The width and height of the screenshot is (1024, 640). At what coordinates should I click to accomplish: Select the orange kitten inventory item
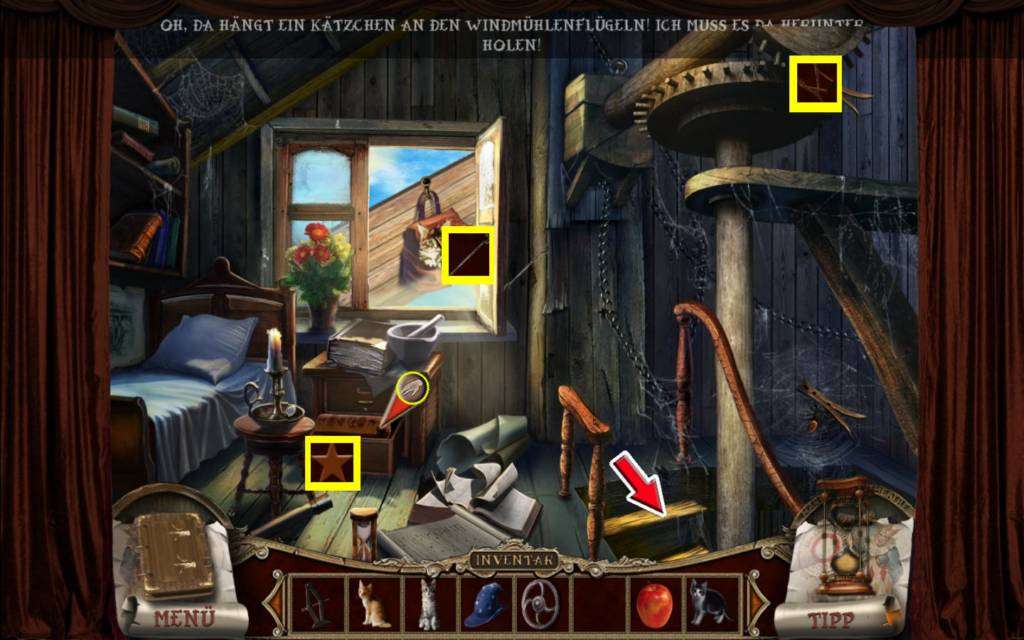click(x=374, y=604)
